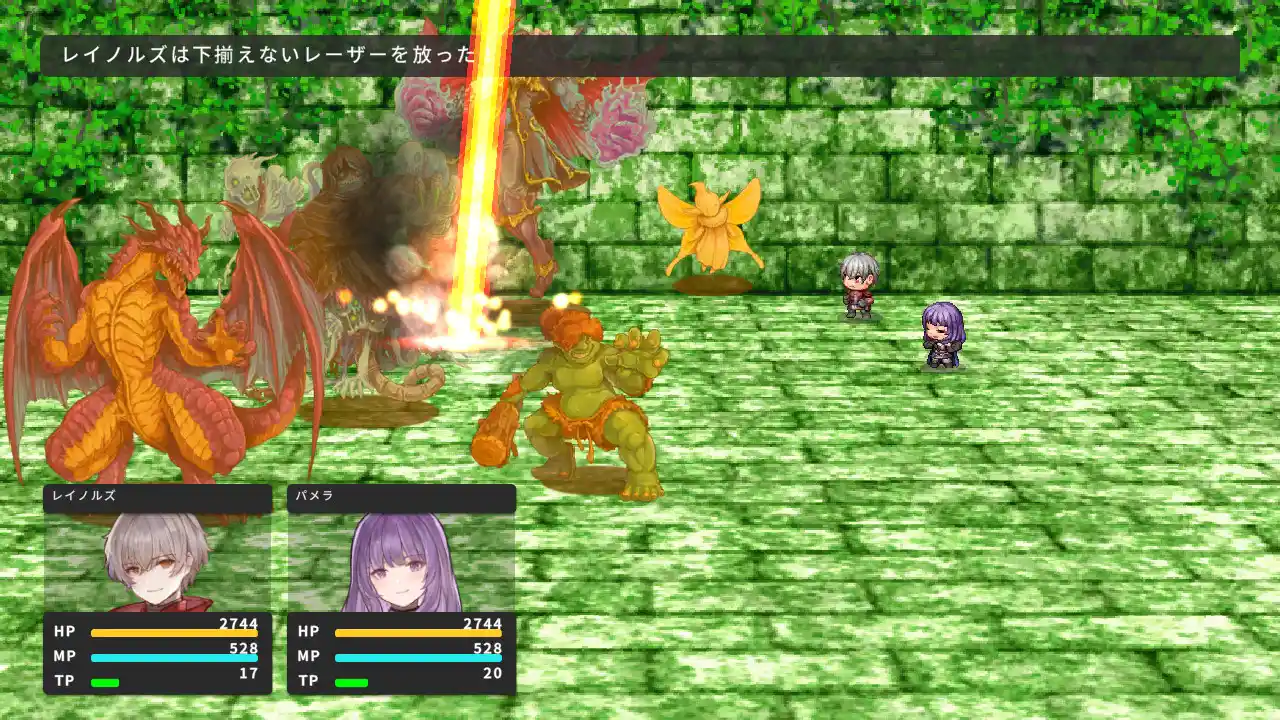This screenshot has height=720, width=1280.
Task: Select パメラ's party status panel
Action: click(402, 589)
